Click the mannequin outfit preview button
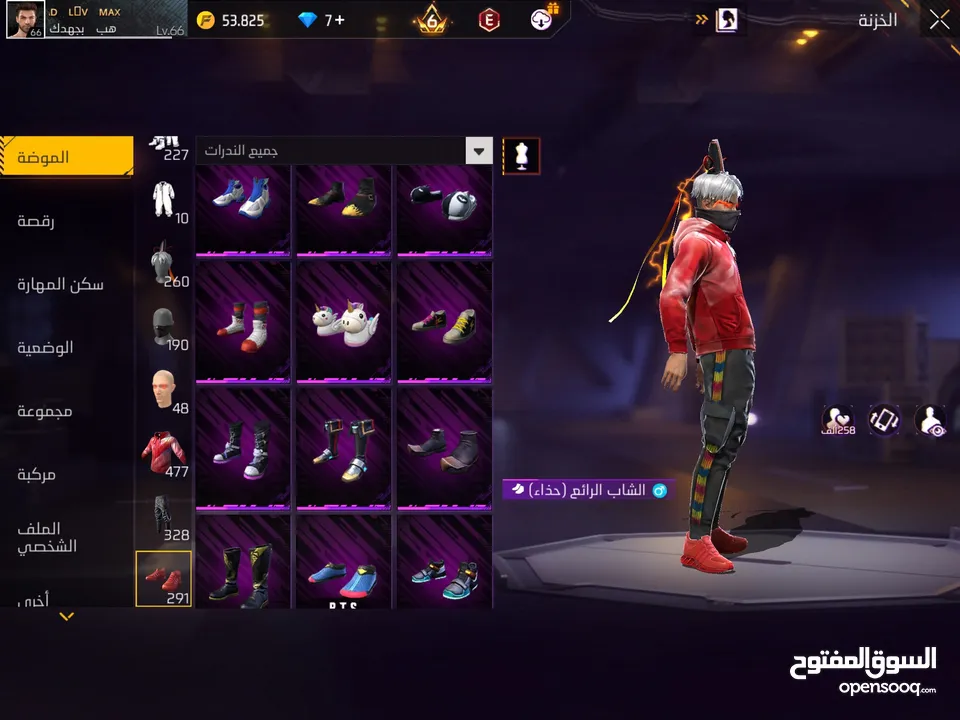This screenshot has width=960, height=720. pyautogui.click(x=521, y=155)
